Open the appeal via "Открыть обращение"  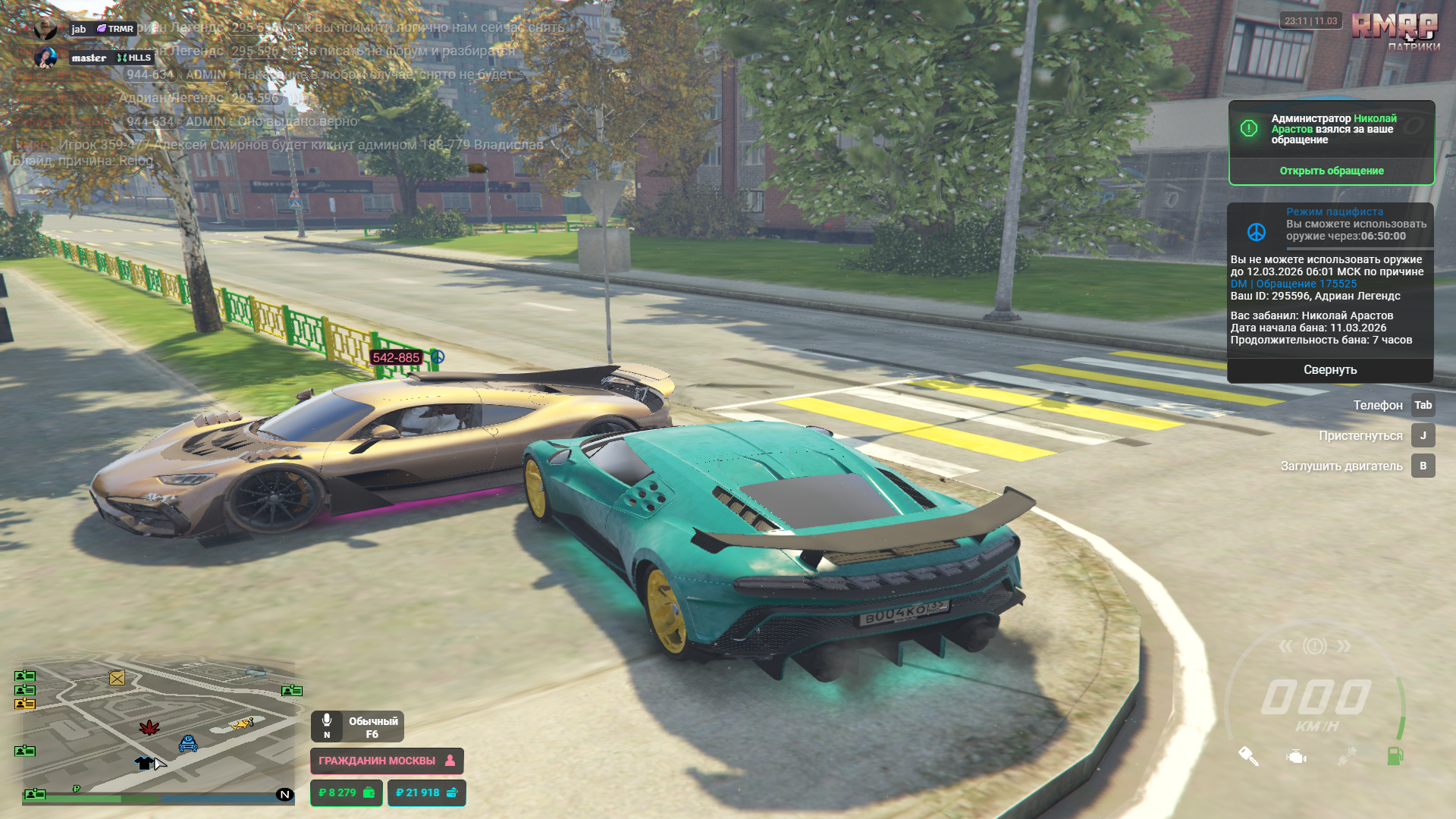pos(1331,171)
